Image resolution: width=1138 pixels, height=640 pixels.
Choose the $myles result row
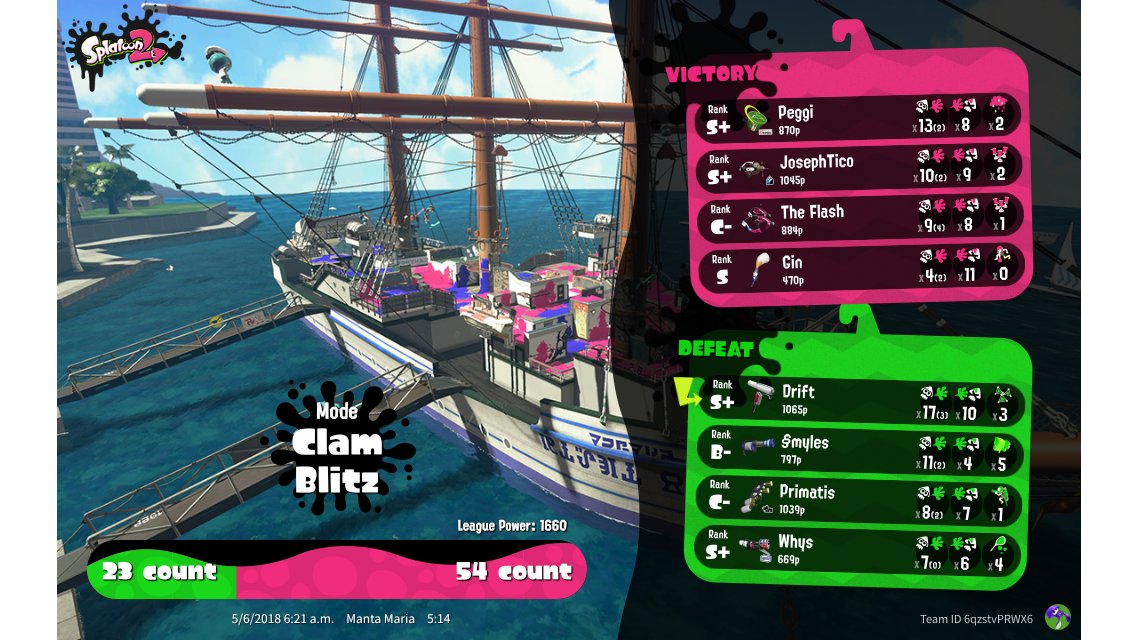pyautogui.click(x=858, y=448)
